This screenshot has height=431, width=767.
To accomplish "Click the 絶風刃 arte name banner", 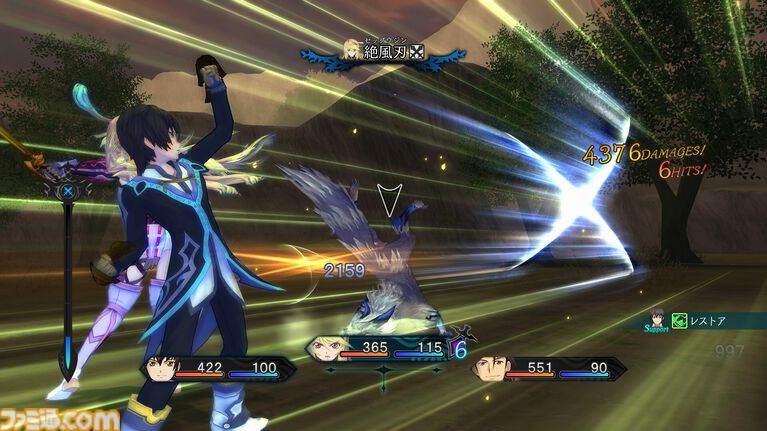I will (x=384, y=50).
